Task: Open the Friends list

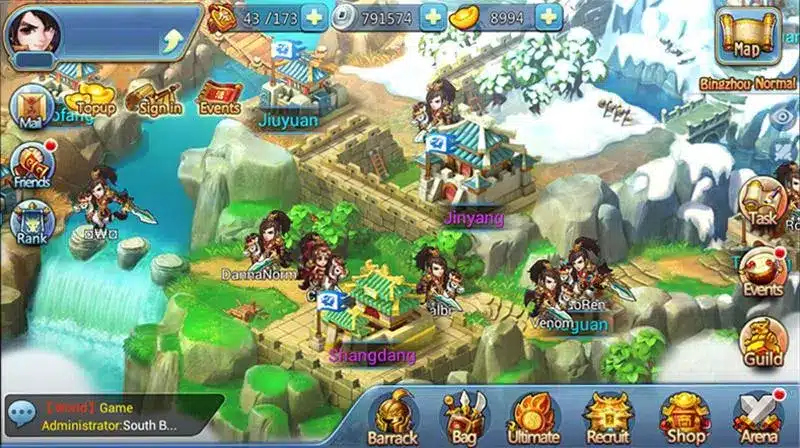Action: click(x=31, y=165)
